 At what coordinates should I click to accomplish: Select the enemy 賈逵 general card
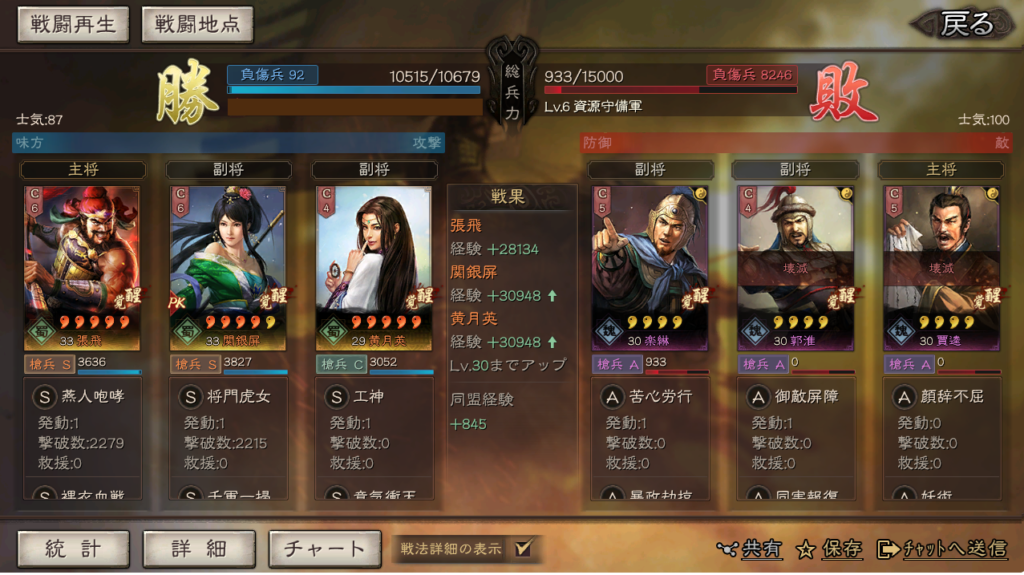(941, 267)
